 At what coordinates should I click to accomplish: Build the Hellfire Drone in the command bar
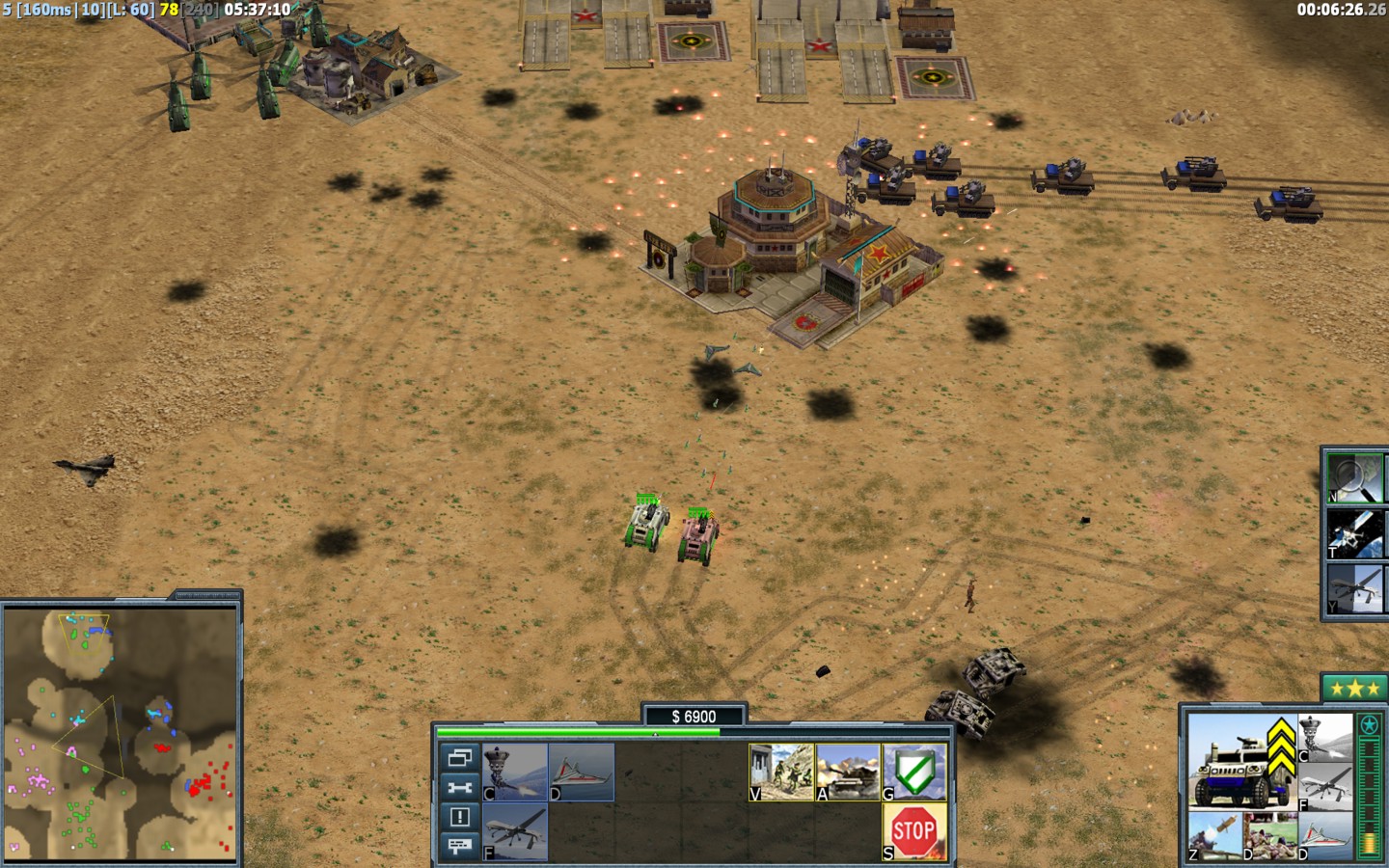point(515,830)
